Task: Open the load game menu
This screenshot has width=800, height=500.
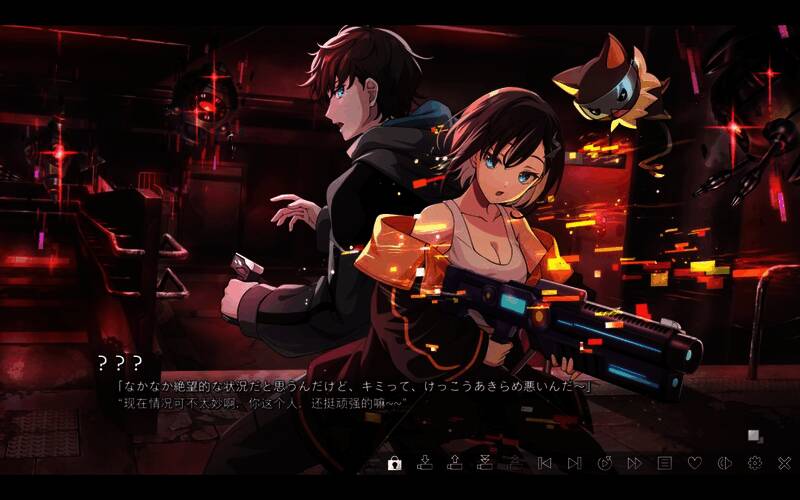Action: point(455,463)
